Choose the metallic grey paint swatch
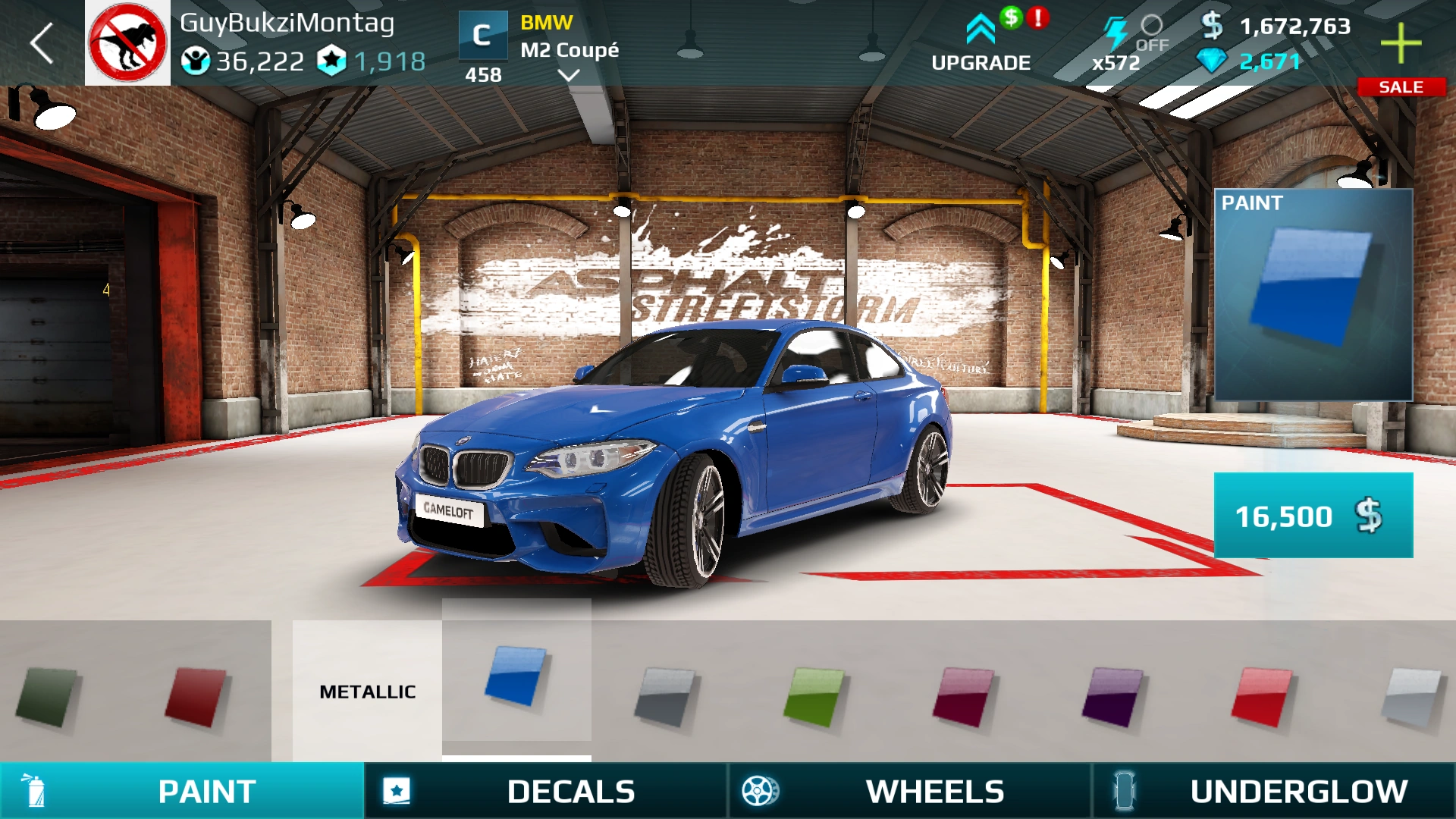Viewport: 1456px width, 819px height. point(665,696)
